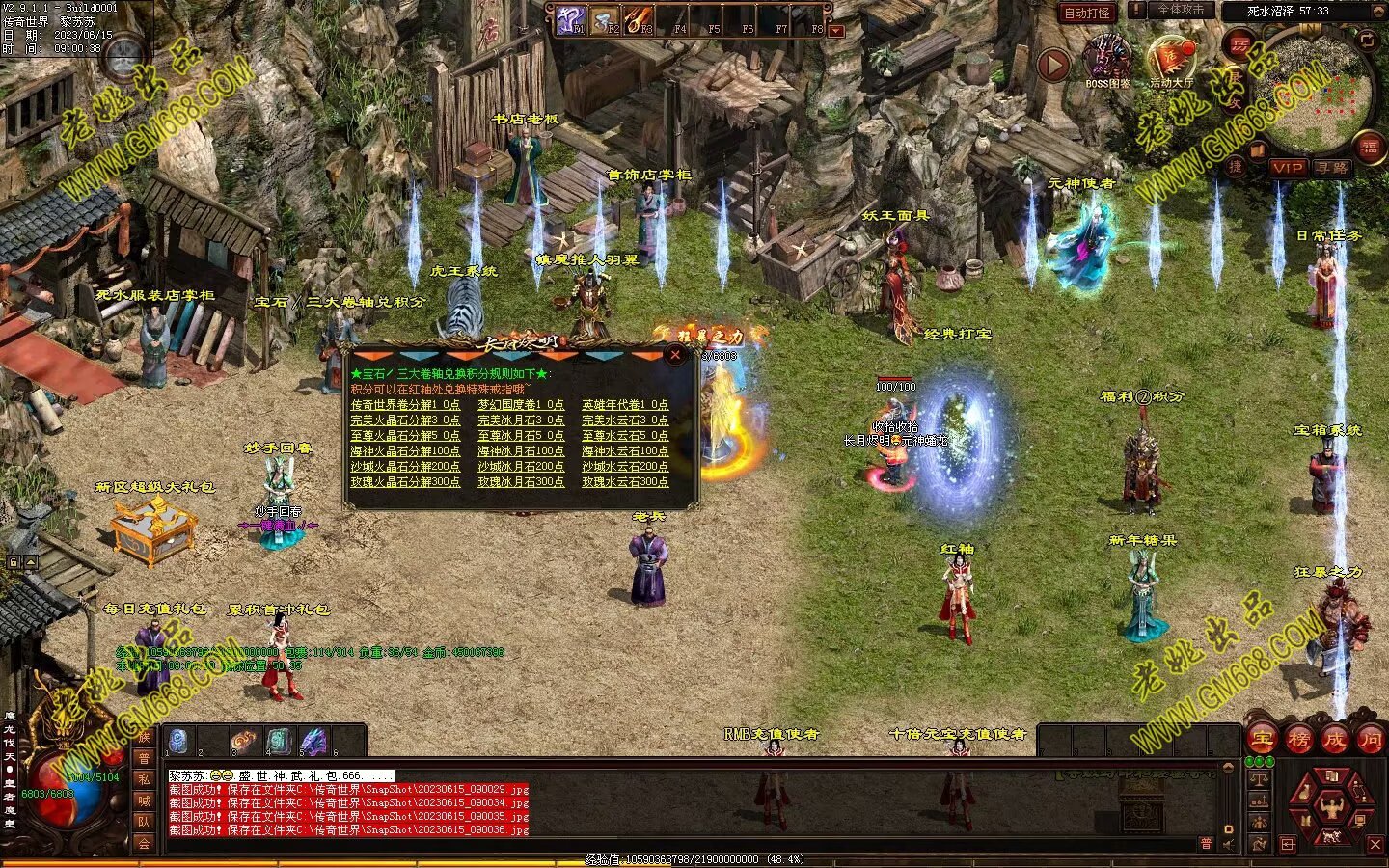
Task: Open the character panel with flexing figure
Action: pyautogui.click(x=1332, y=804)
